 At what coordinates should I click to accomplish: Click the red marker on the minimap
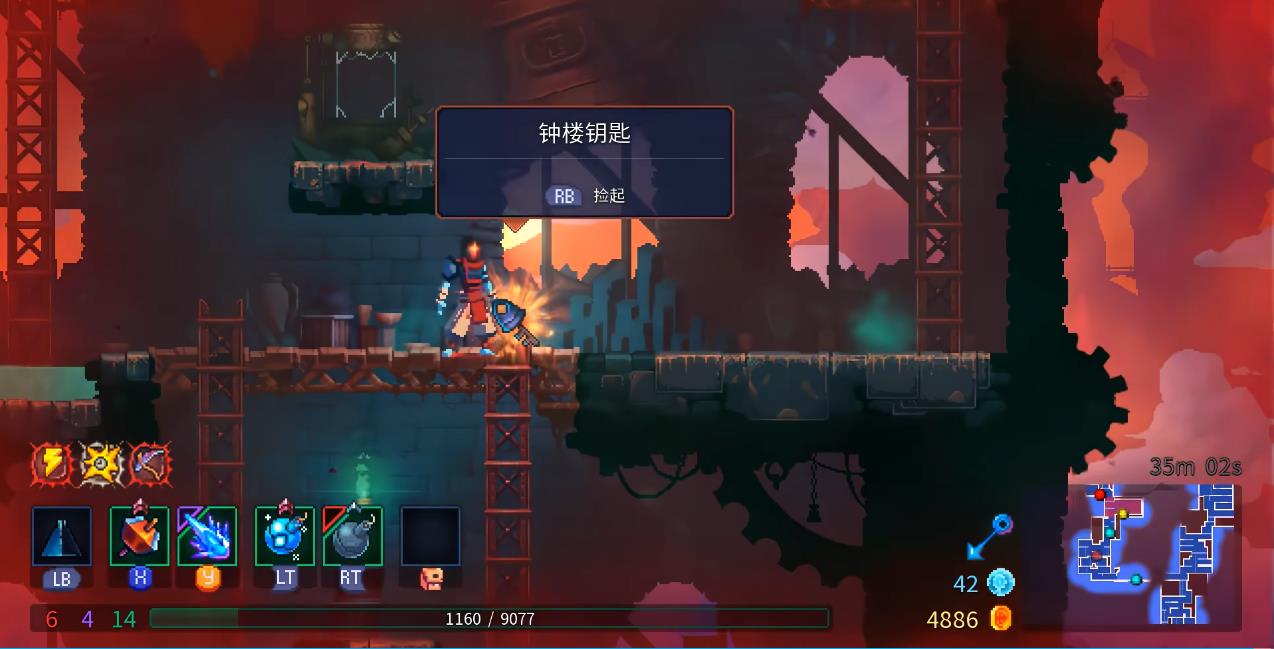tap(1100, 495)
